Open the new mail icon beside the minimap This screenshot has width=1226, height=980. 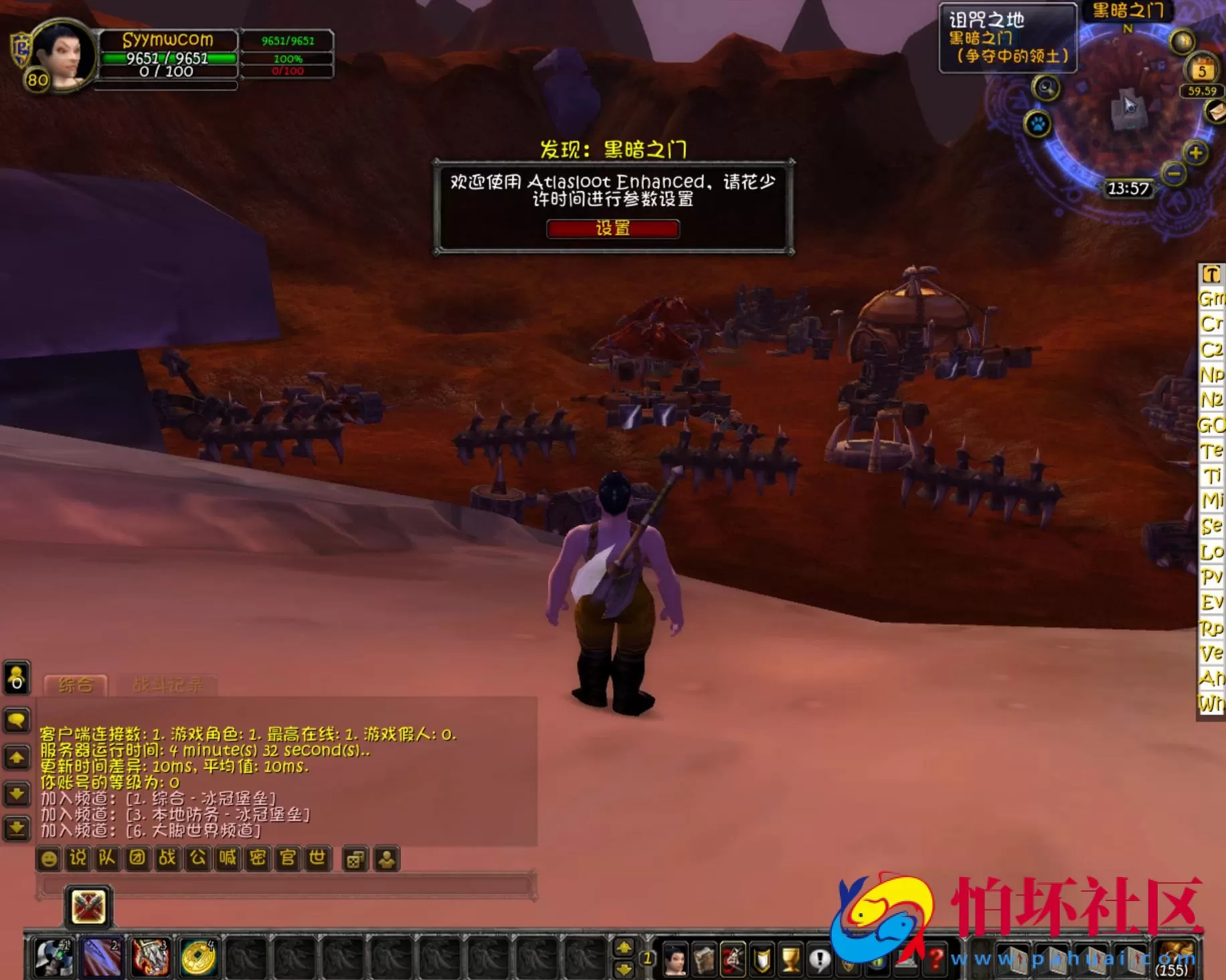[1217, 112]
